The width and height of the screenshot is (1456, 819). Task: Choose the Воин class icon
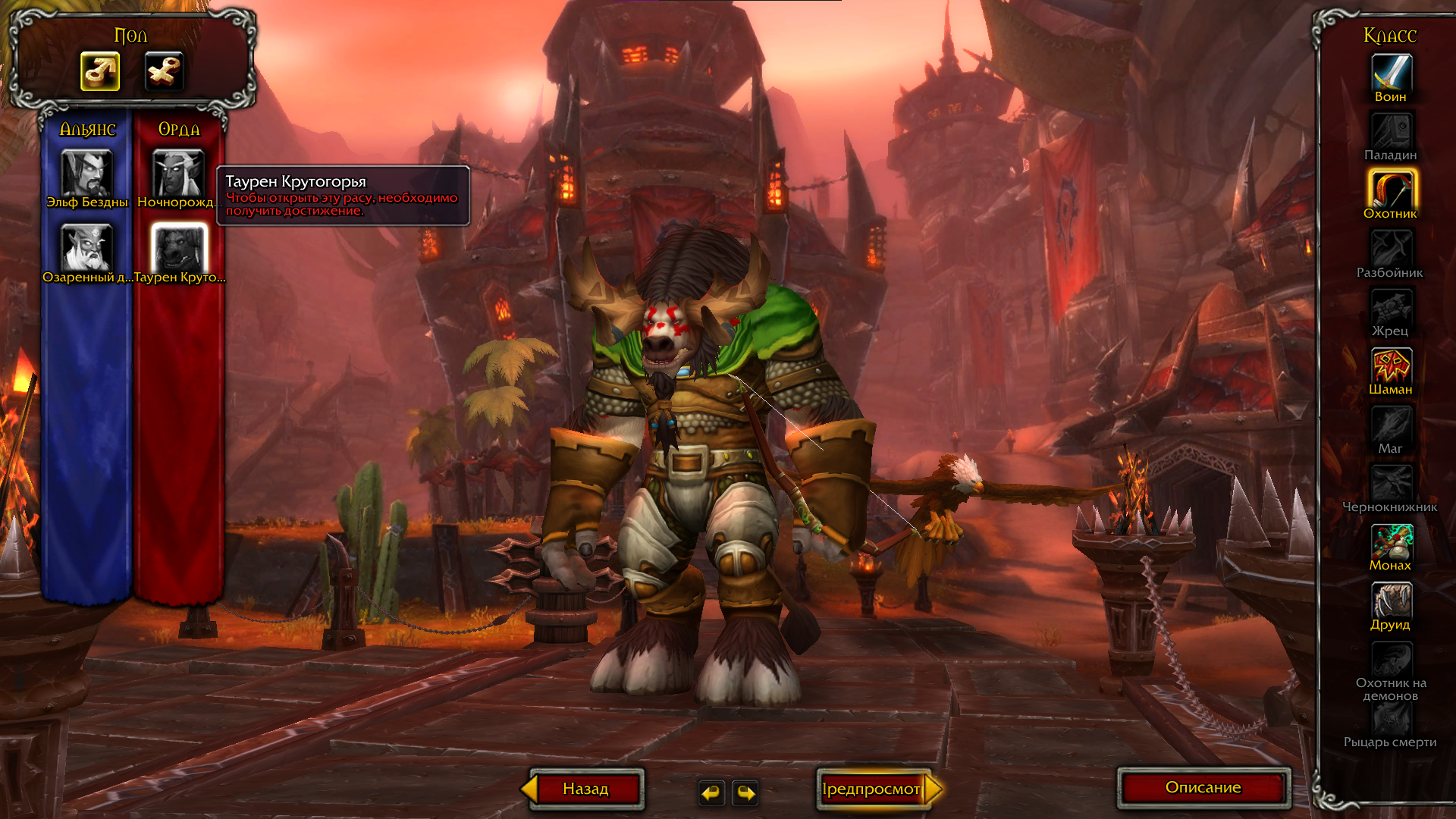[1391, 73]
